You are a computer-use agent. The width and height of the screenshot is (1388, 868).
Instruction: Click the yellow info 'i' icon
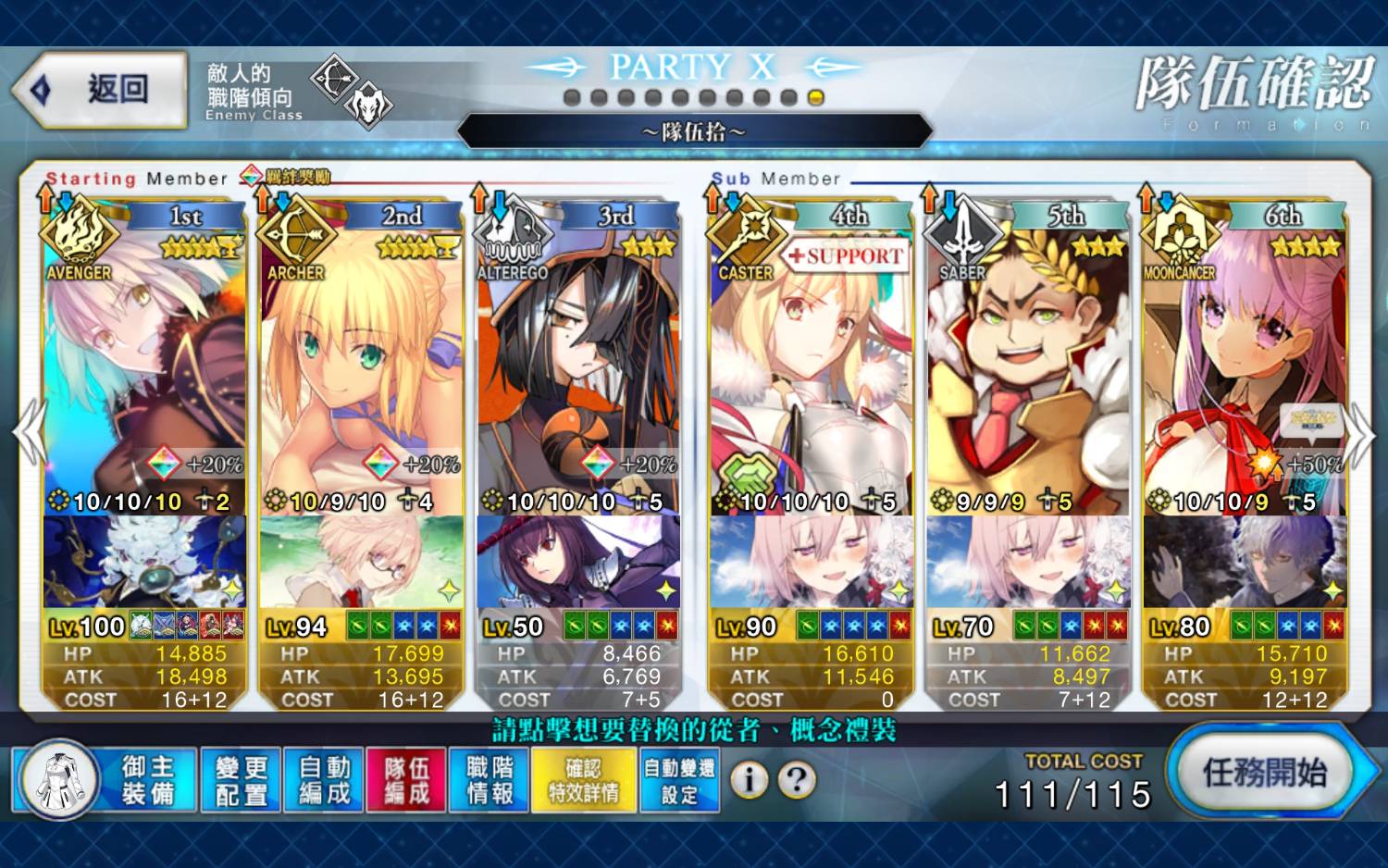point(750,780)
